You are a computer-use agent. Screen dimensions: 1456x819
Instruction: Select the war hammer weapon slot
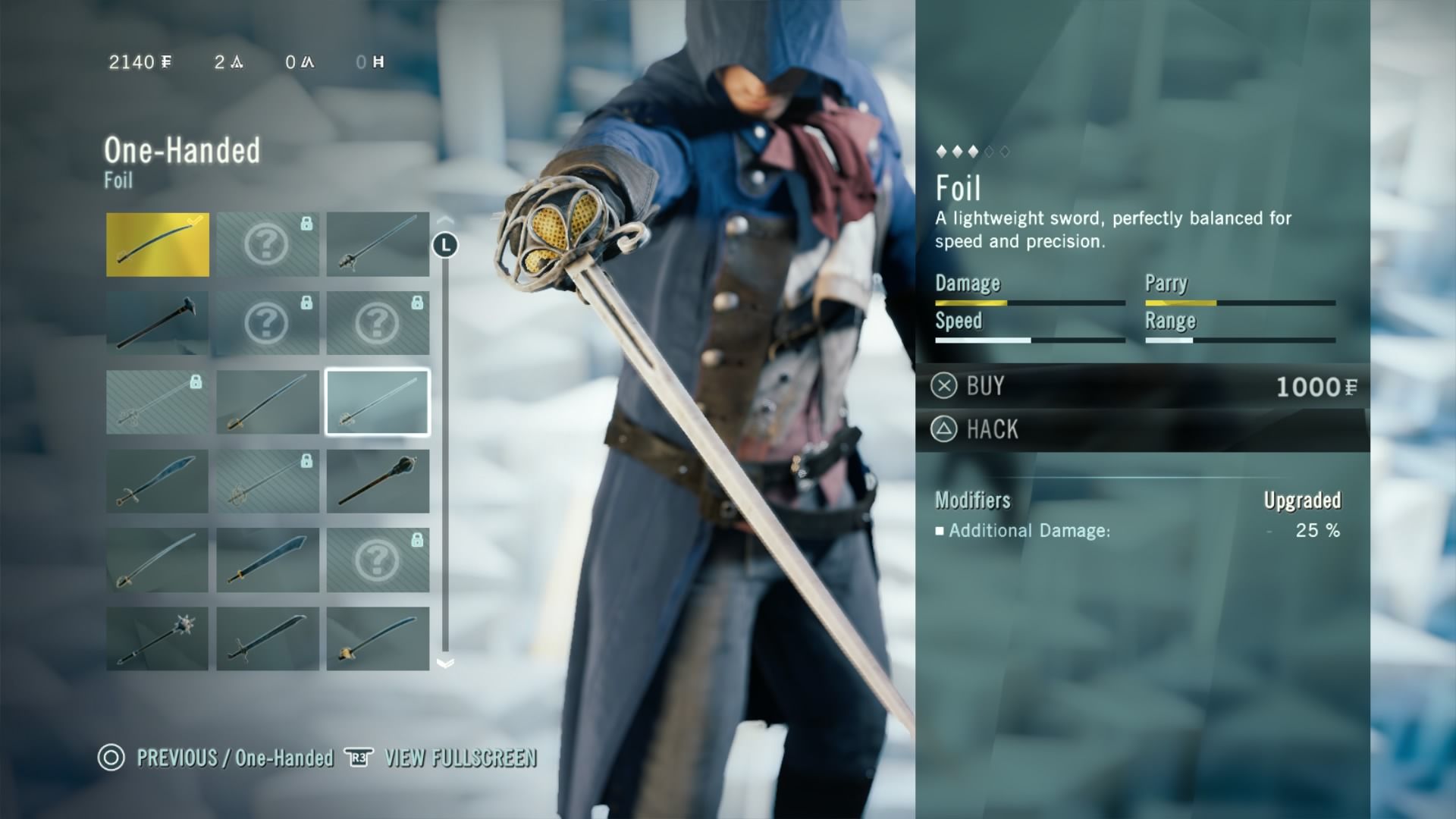click(158, 323)
